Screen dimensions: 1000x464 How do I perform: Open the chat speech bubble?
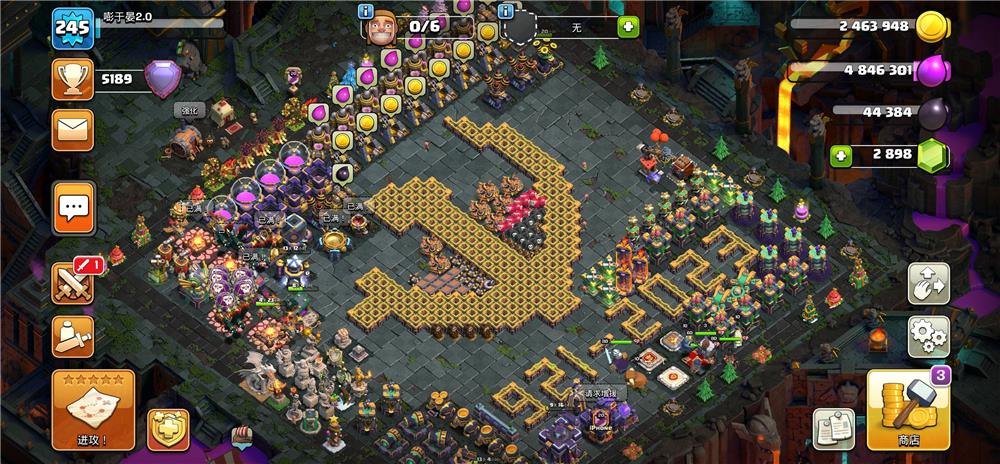click(x=73, y=207)
